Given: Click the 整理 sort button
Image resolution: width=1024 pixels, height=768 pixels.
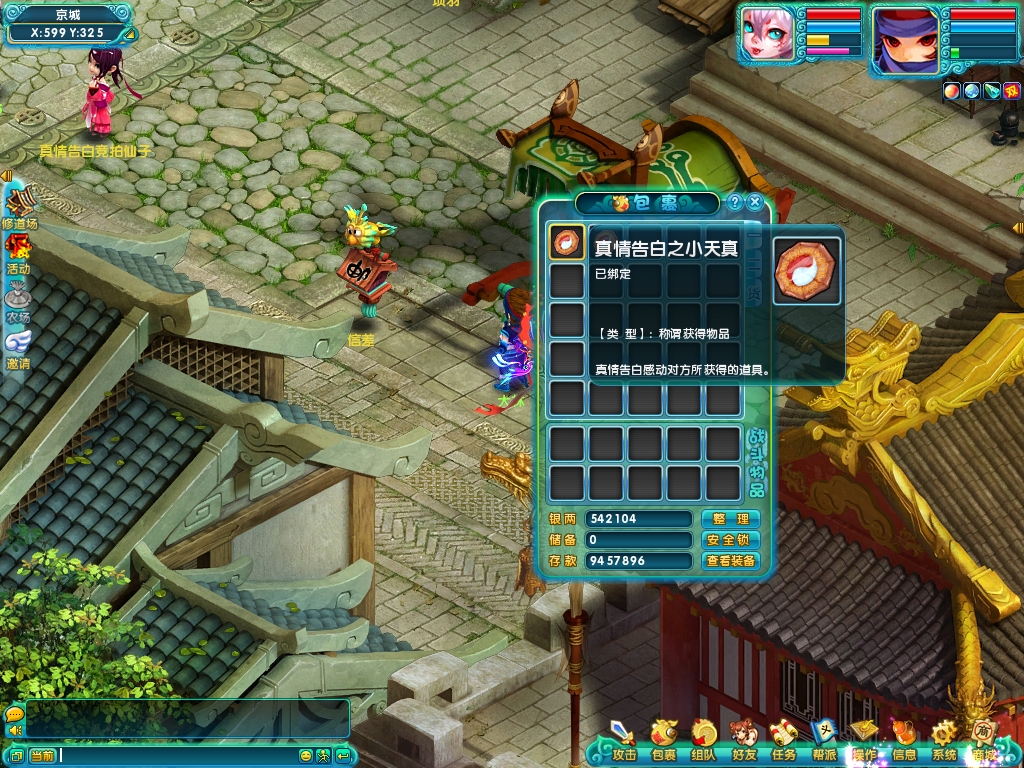Looking at the screenshot, I should [730, 519].
